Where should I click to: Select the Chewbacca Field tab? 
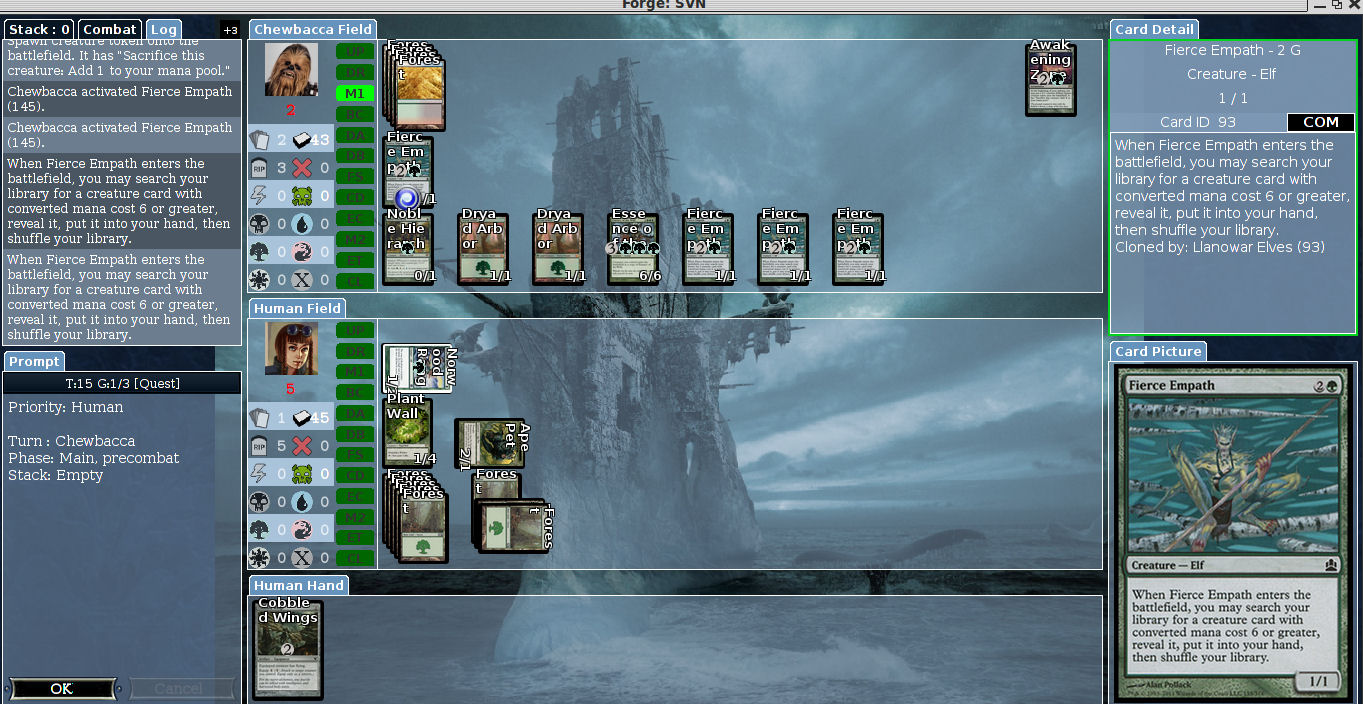pyautogui.click(x=312, y=29)
